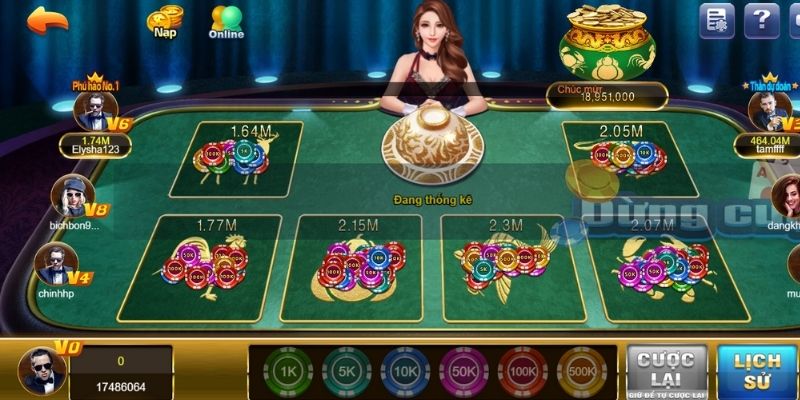Open the Nạp deposit coins icon

165,22
